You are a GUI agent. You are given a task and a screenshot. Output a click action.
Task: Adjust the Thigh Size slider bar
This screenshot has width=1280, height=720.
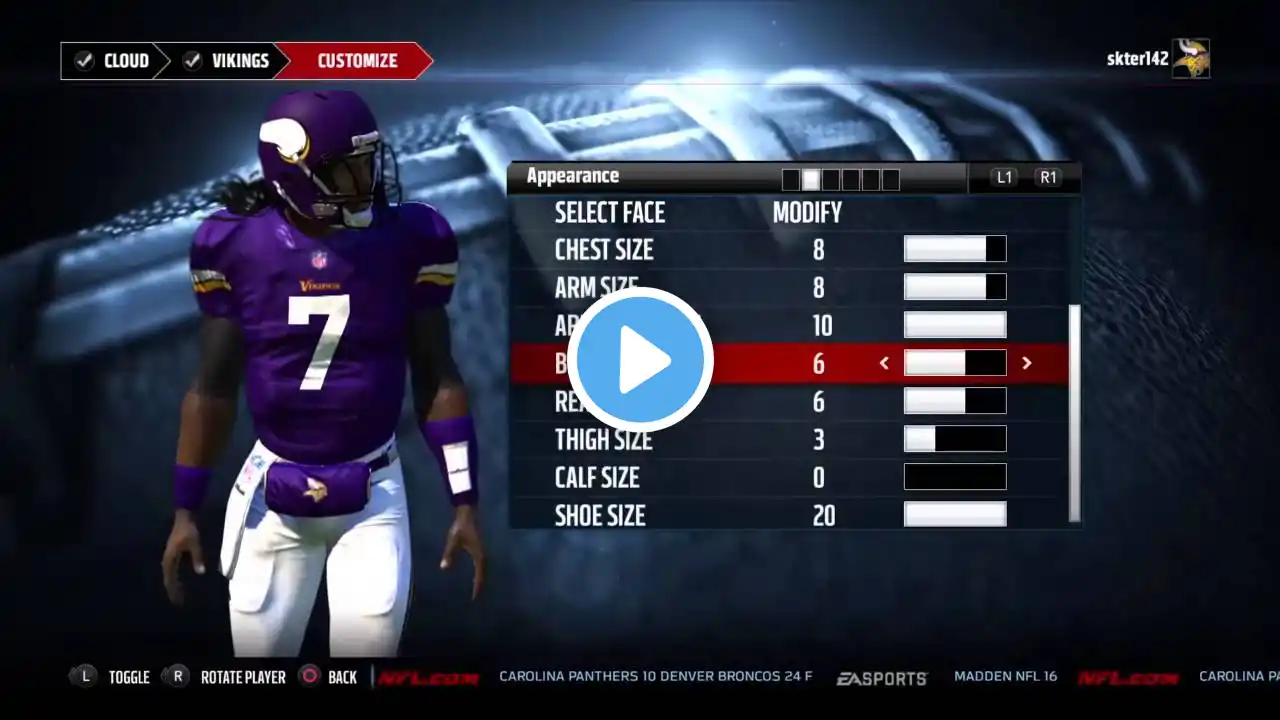[x=955, y=439]
